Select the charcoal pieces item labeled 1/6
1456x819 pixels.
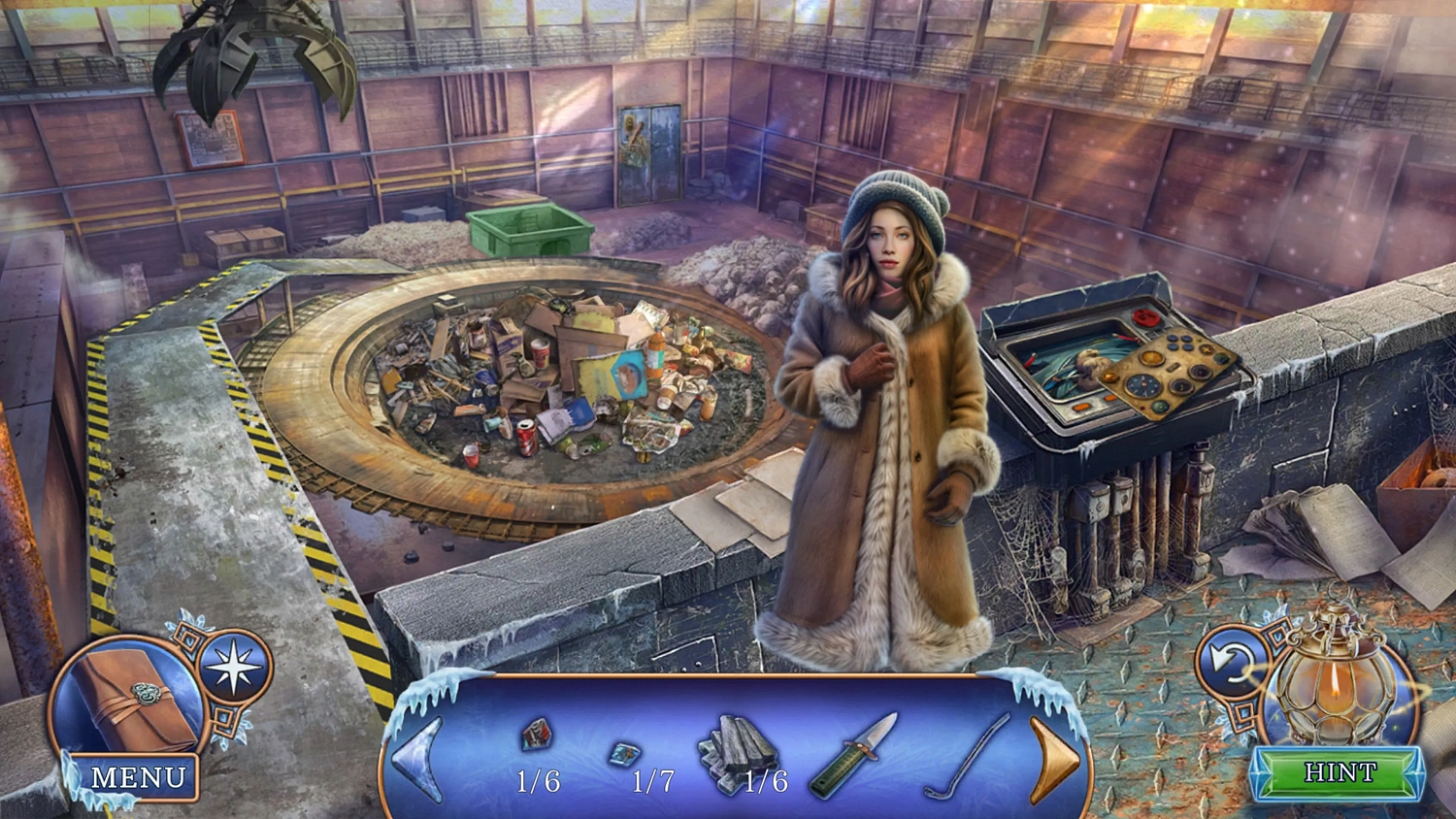pos(738,747)
